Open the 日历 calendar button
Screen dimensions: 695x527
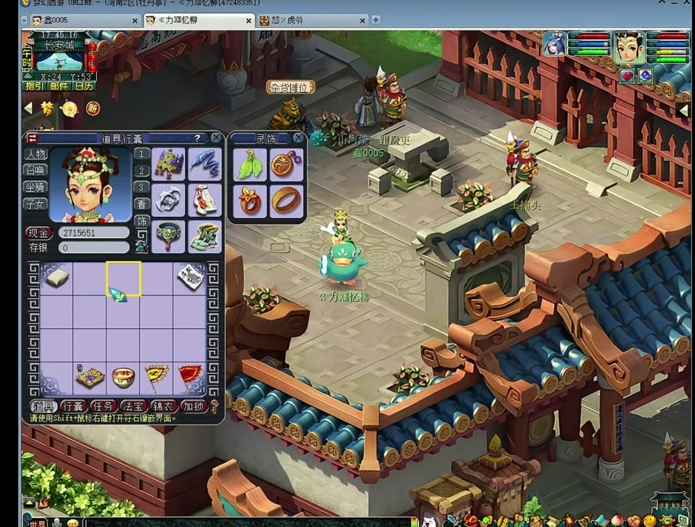pyautogui.click(x=84, y=86)
